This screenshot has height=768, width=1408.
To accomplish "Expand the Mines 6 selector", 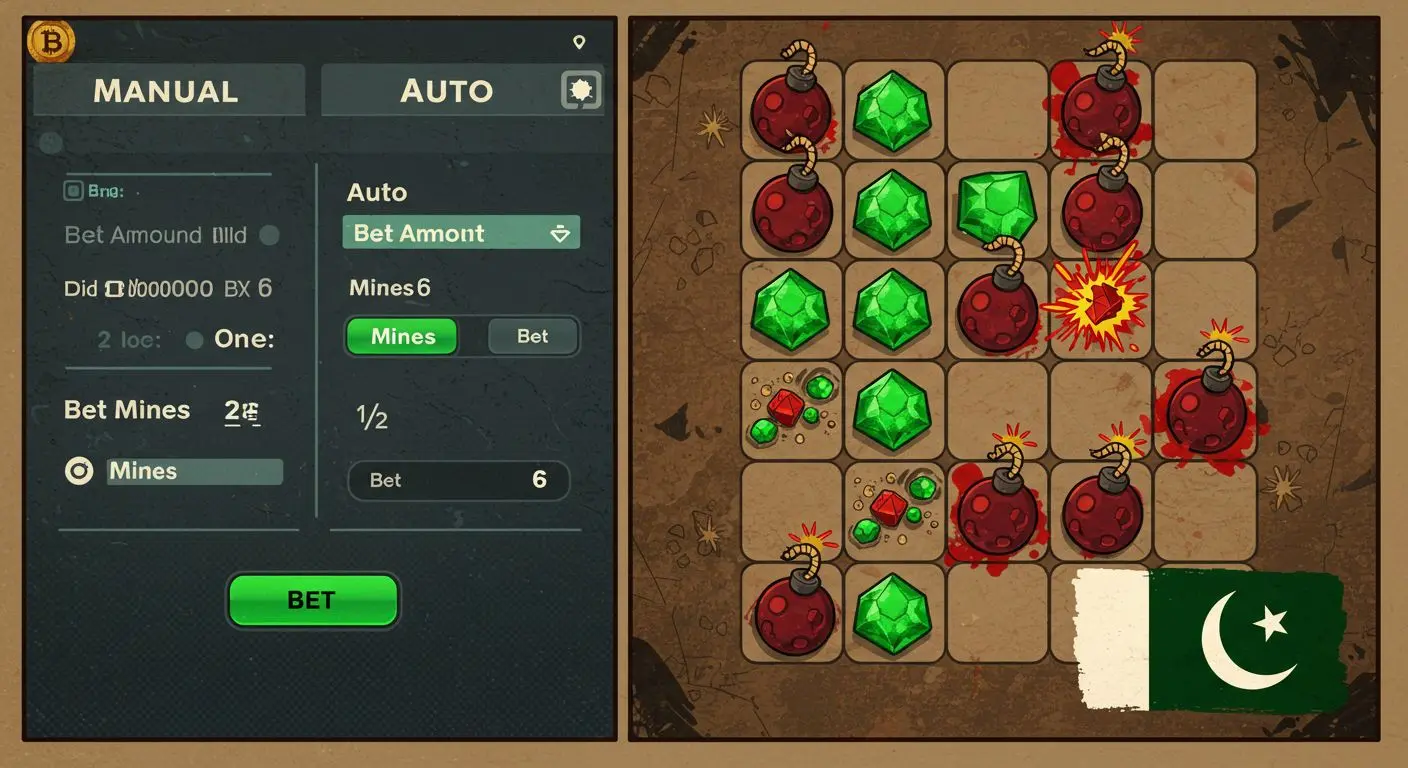I will point(390,288).
